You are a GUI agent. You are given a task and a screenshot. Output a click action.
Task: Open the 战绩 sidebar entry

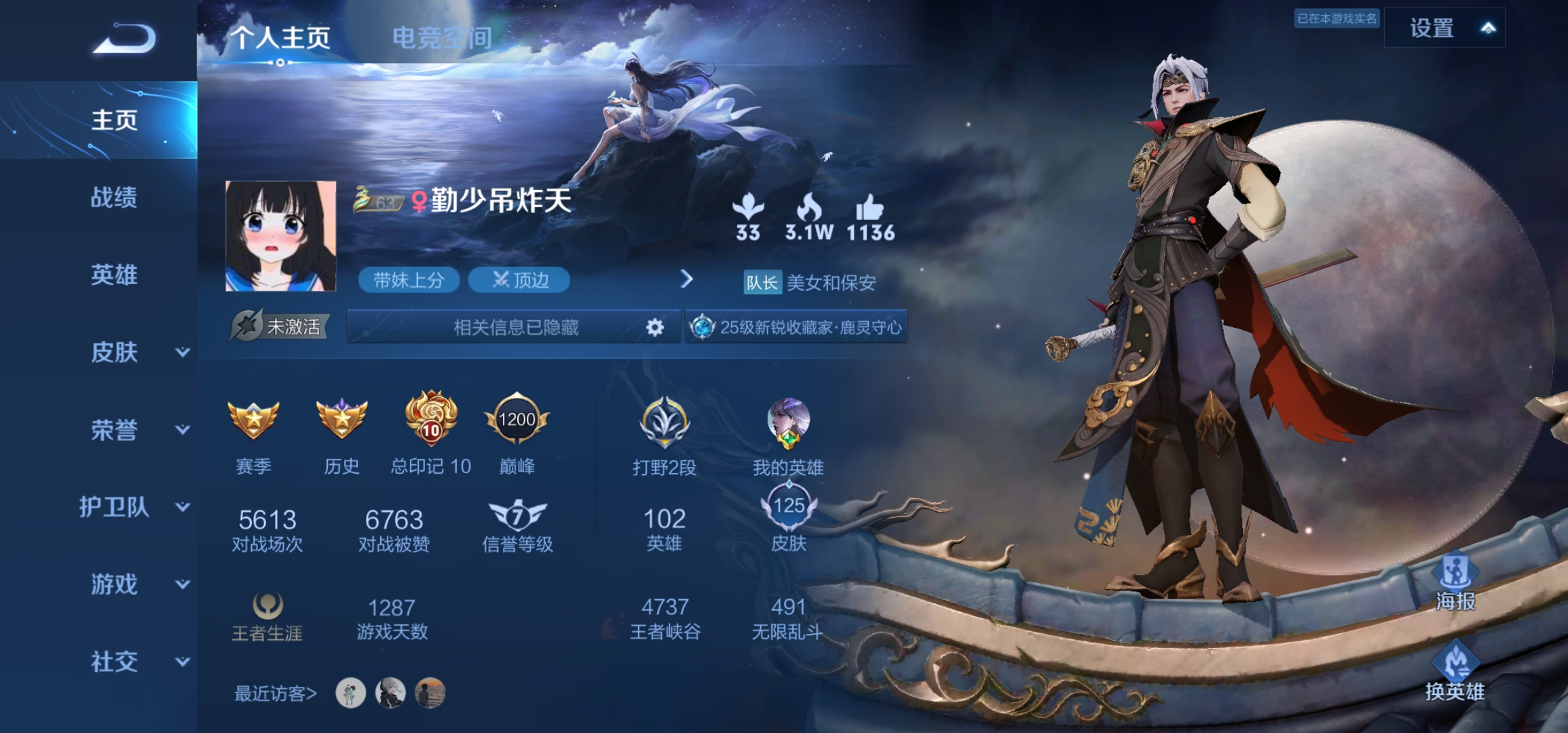click(x=114, y=198)
